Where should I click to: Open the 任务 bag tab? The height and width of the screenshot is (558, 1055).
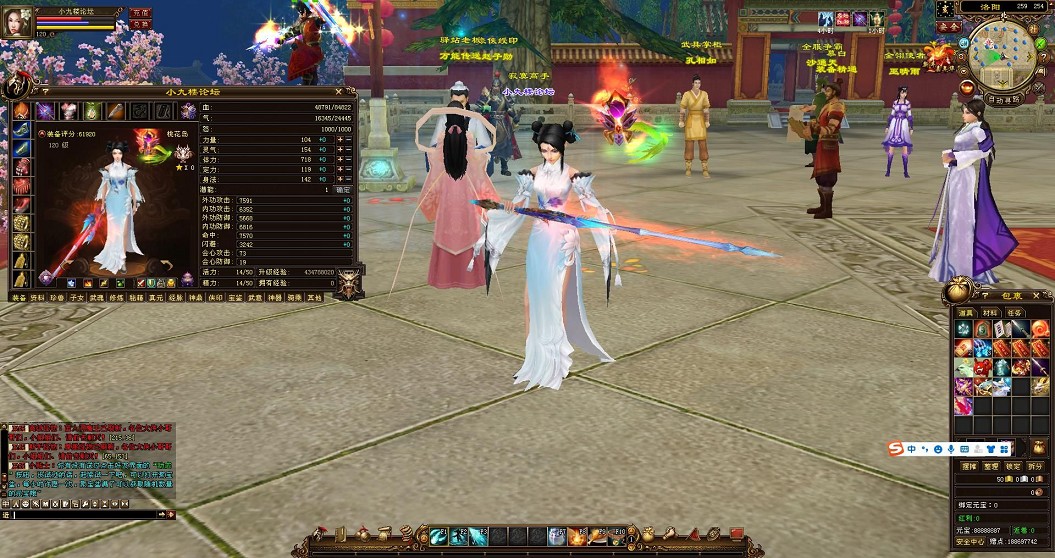tap(1014, 313)
